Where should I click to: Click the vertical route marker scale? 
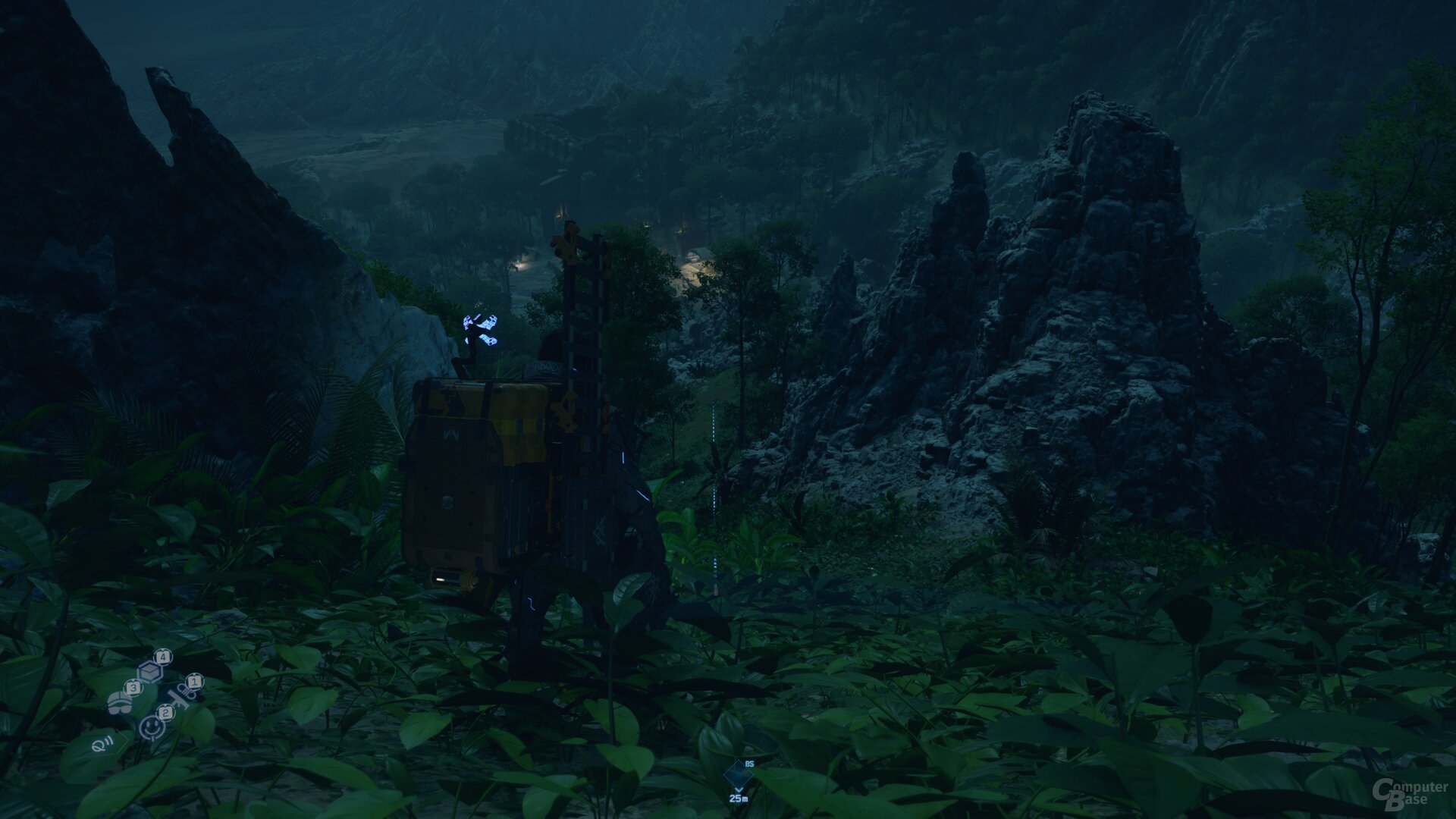tap(714, 455)
